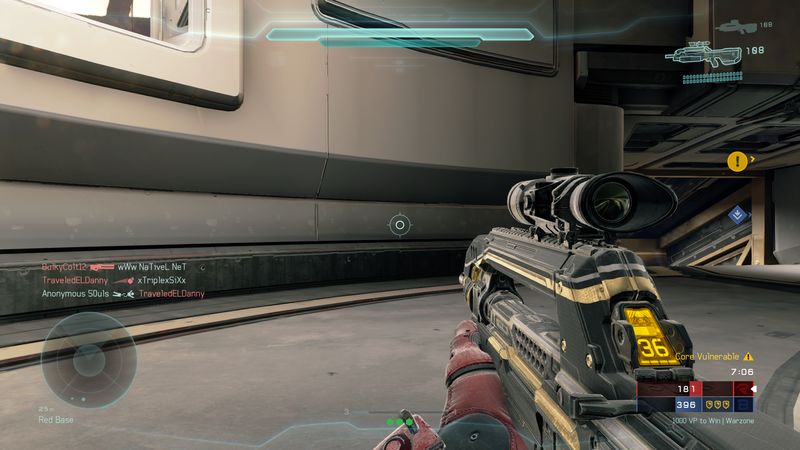
Task: Select the wWw NaTiveL NeT kill feed row
Action: click(114, 268)
